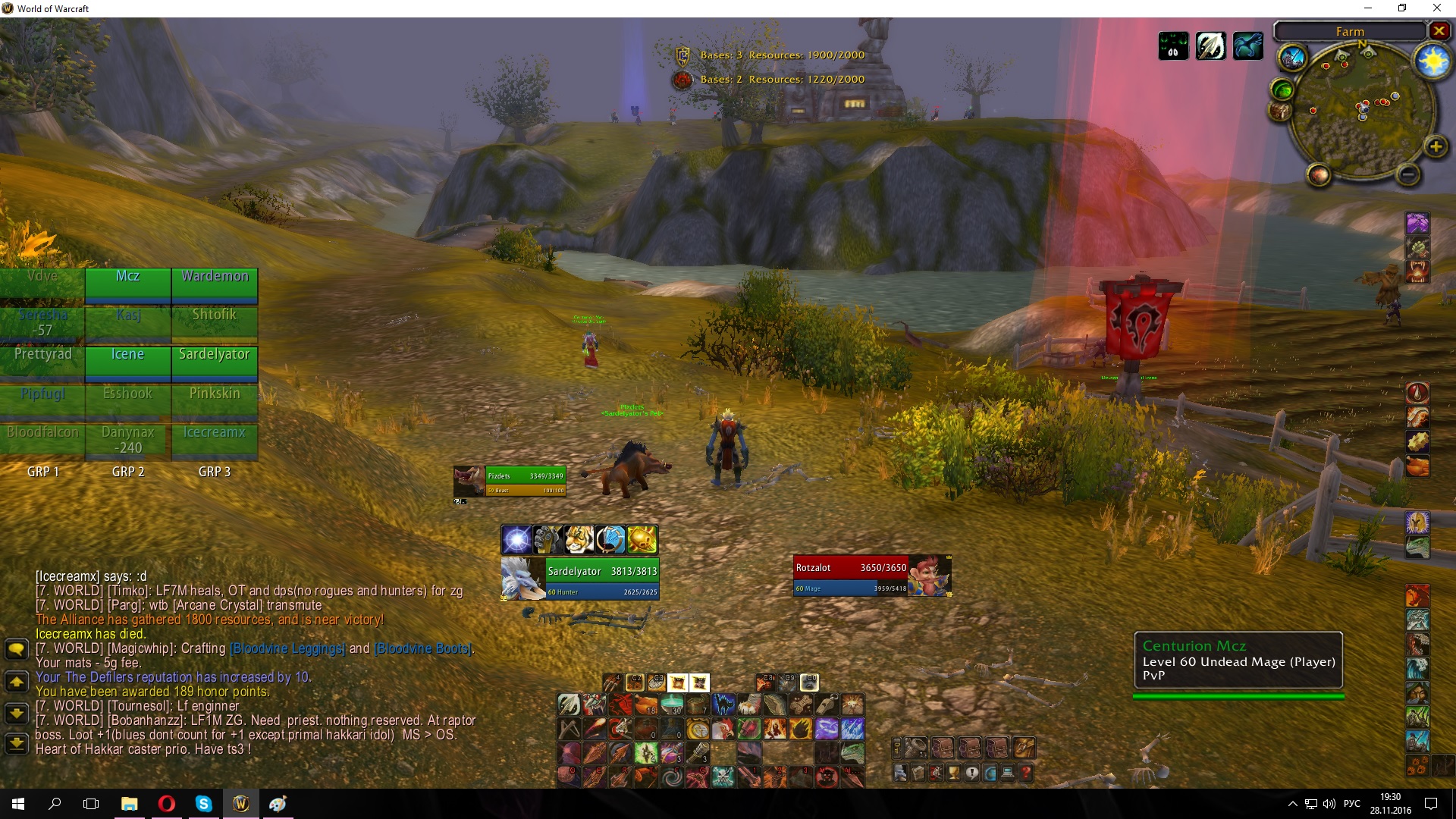Zoom in the minimap with plus button
This screenshot has width=1456, height=819.
click(1435, 146)
